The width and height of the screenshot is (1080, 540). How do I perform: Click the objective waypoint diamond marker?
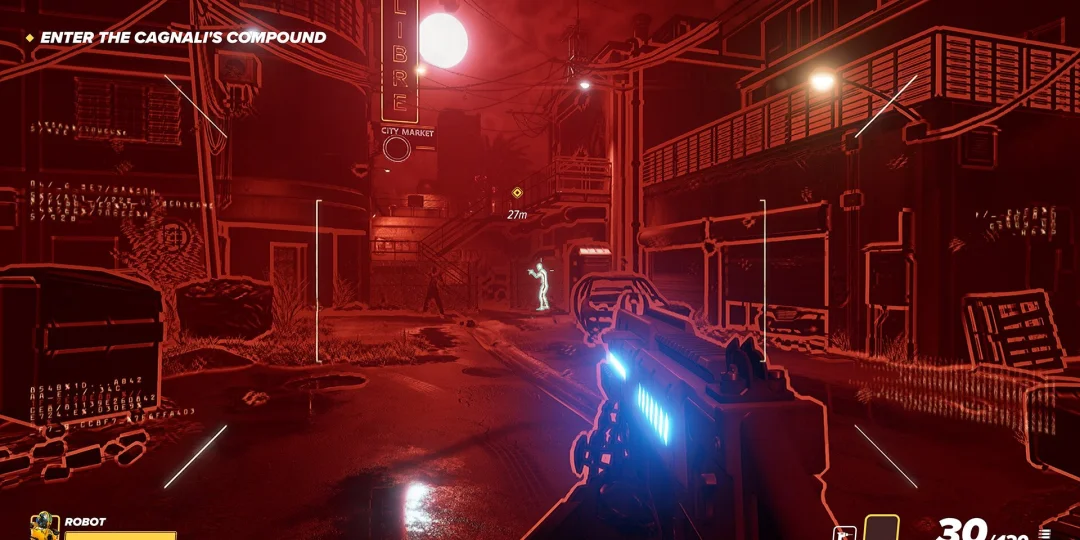[517, 192]
